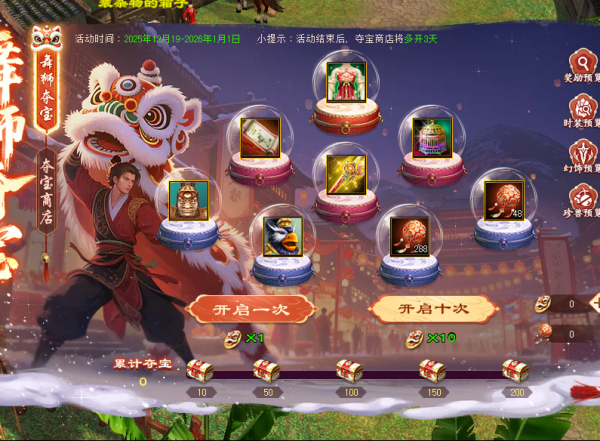This screenshot has height=441, width=600.
Task: Inspect the eagle beast prize
Action: (x=282, y=236)
